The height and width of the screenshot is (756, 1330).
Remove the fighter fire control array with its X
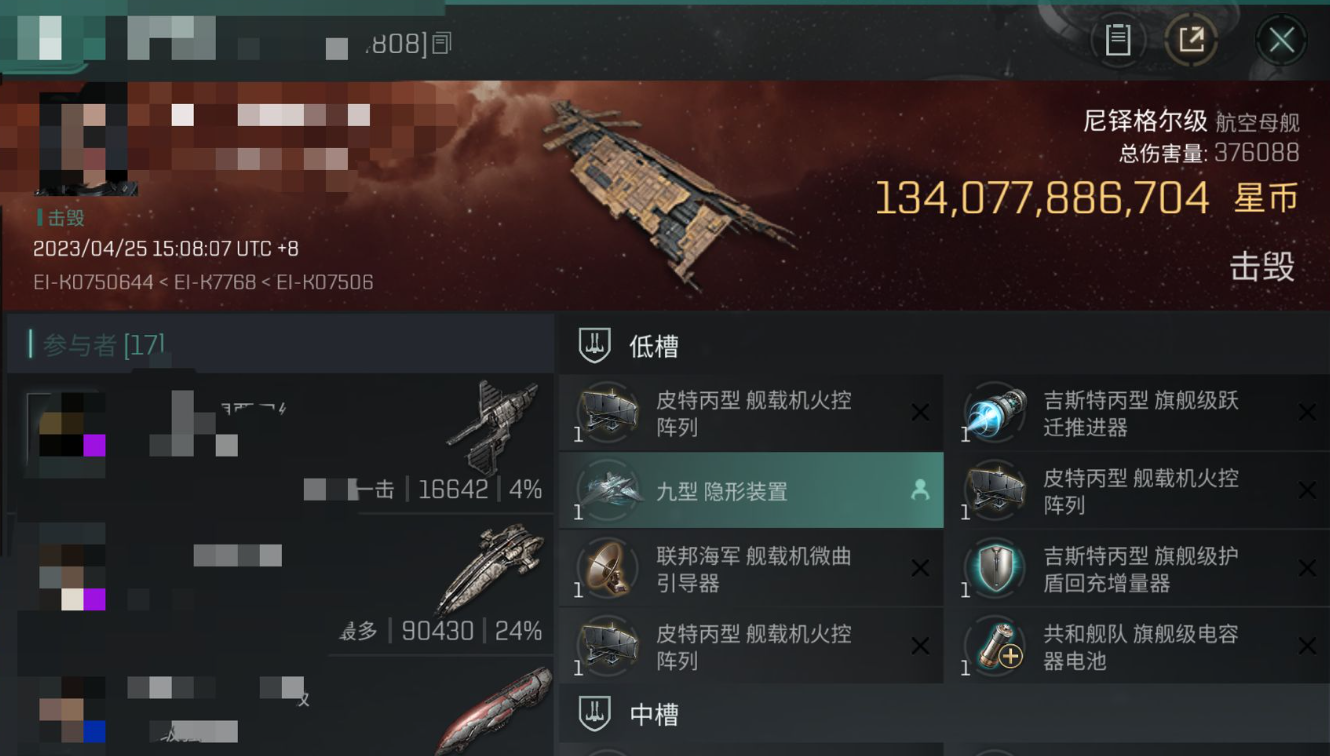(x=920, y=412)
